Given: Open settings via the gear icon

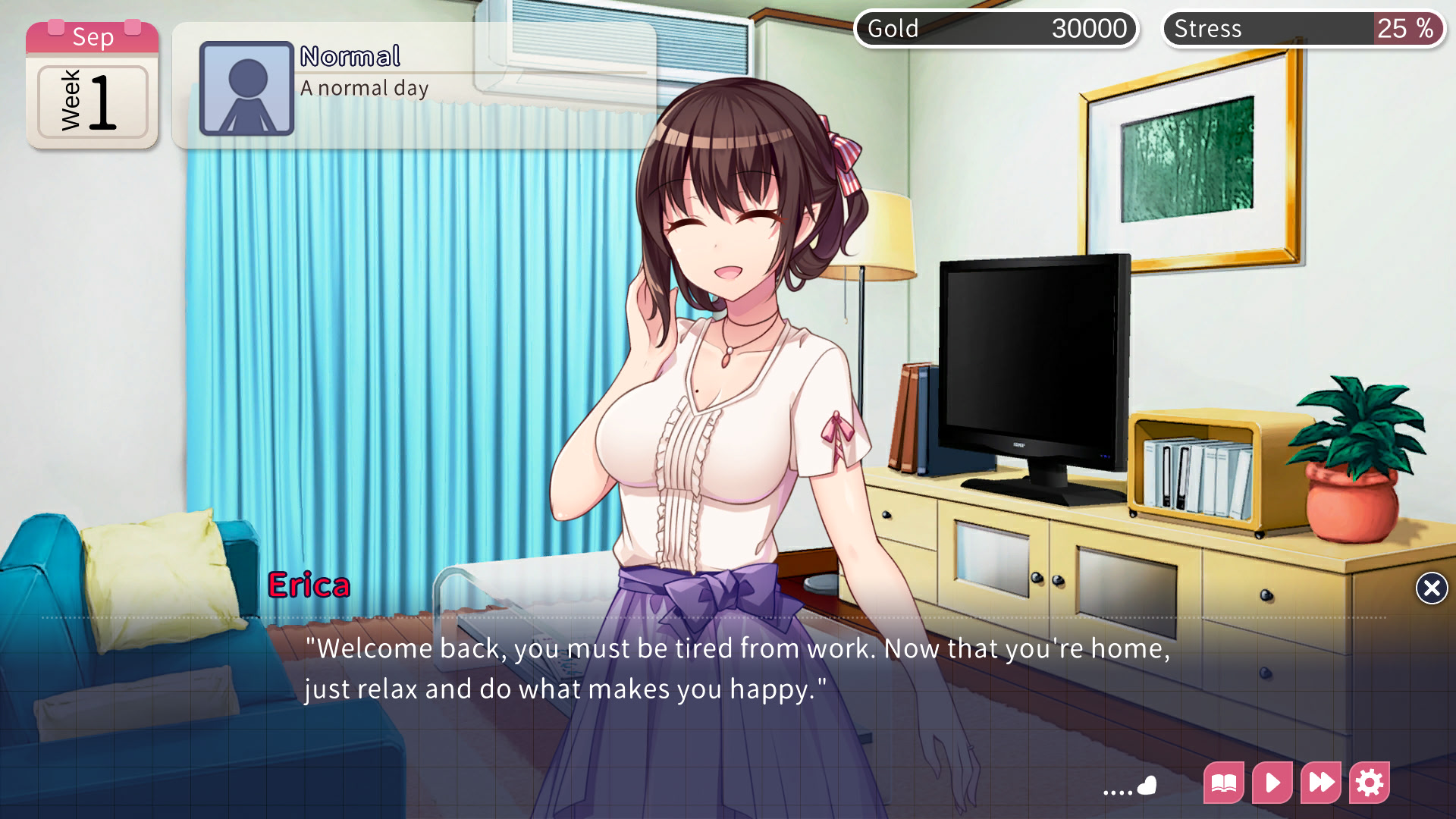Looking at the screenshot, I should tap(1370, 783).
